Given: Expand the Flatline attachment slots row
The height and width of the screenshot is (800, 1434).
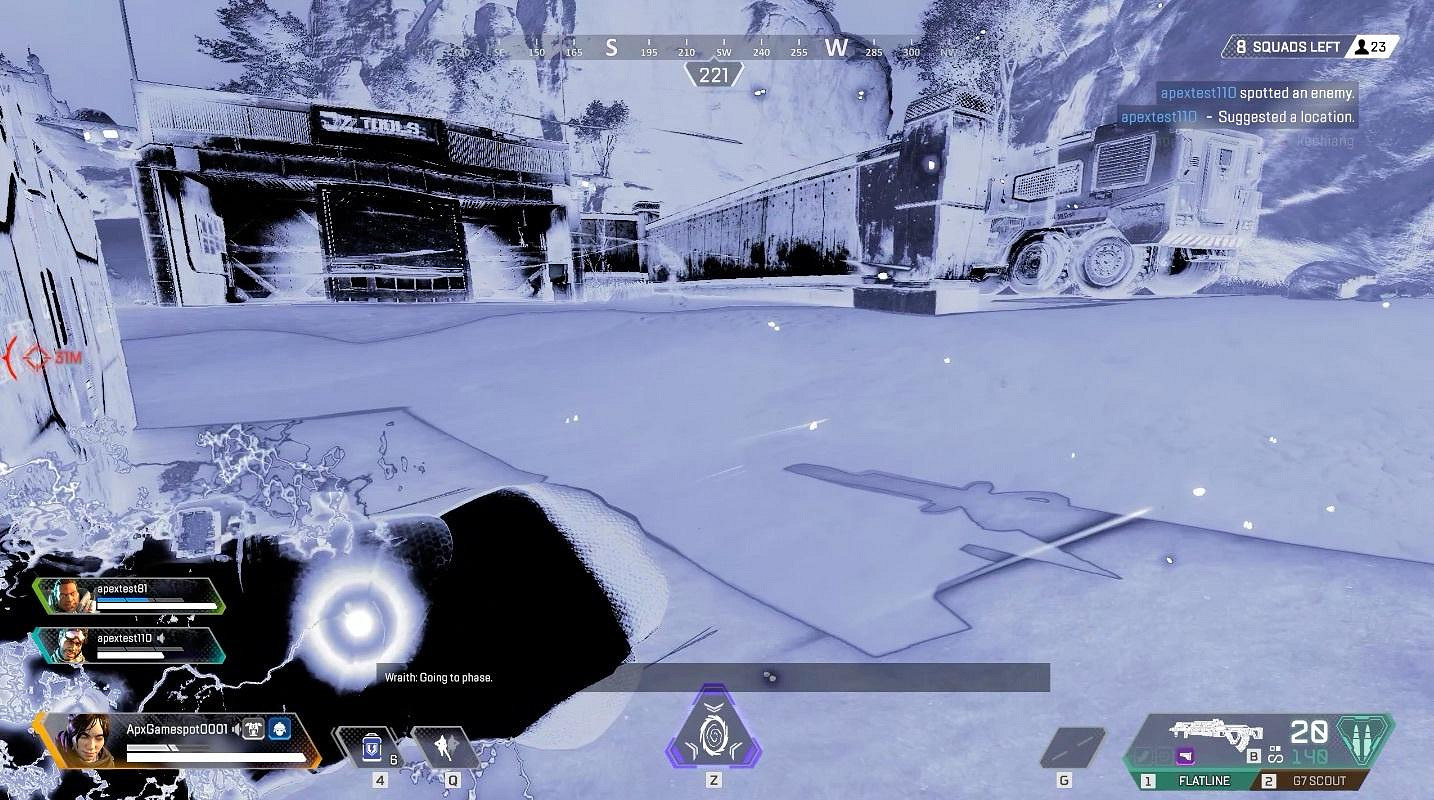Looking at the screenshot, I should [x=1160, y=755].
